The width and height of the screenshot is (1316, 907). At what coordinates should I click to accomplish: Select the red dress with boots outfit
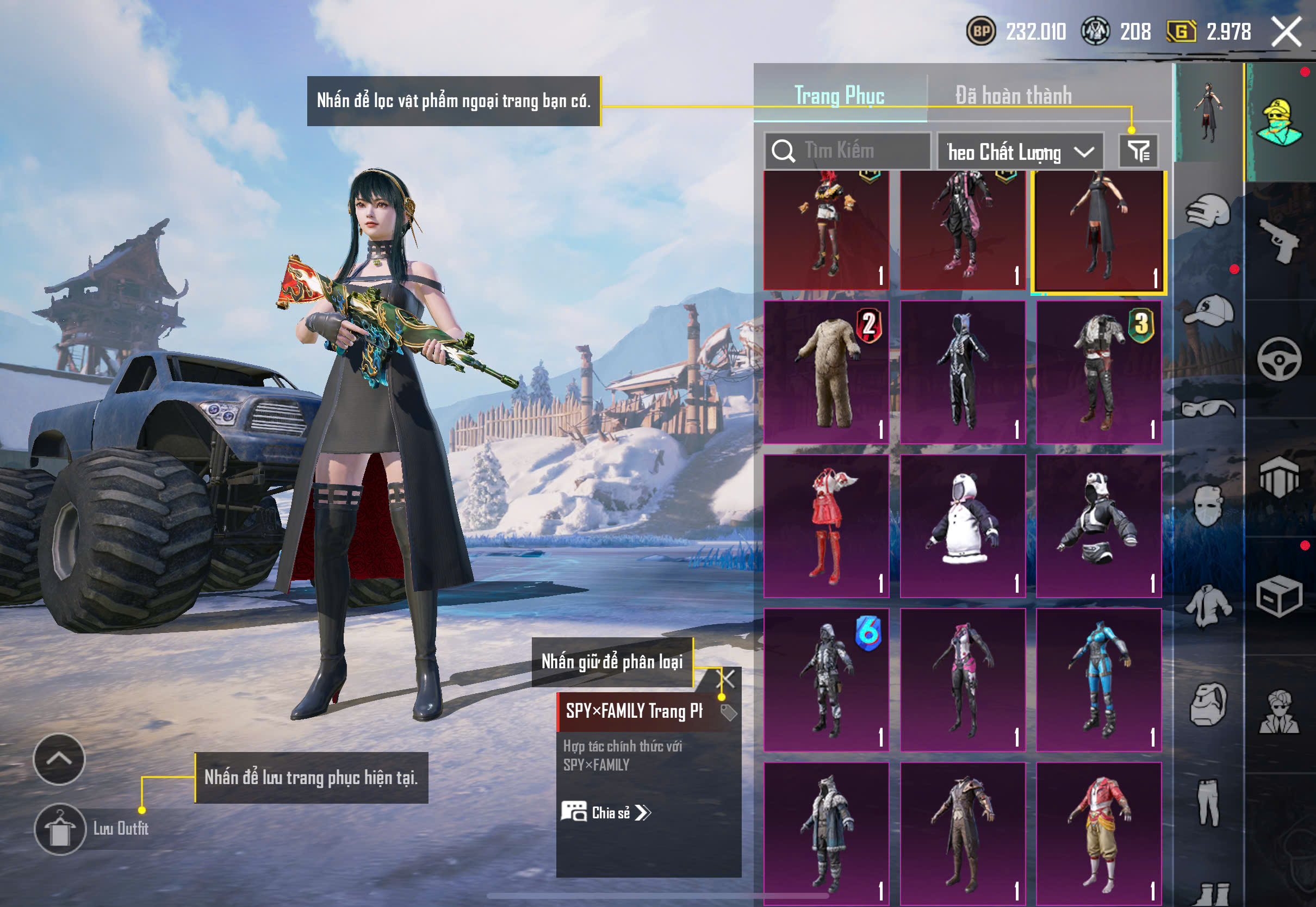(826, 526)
